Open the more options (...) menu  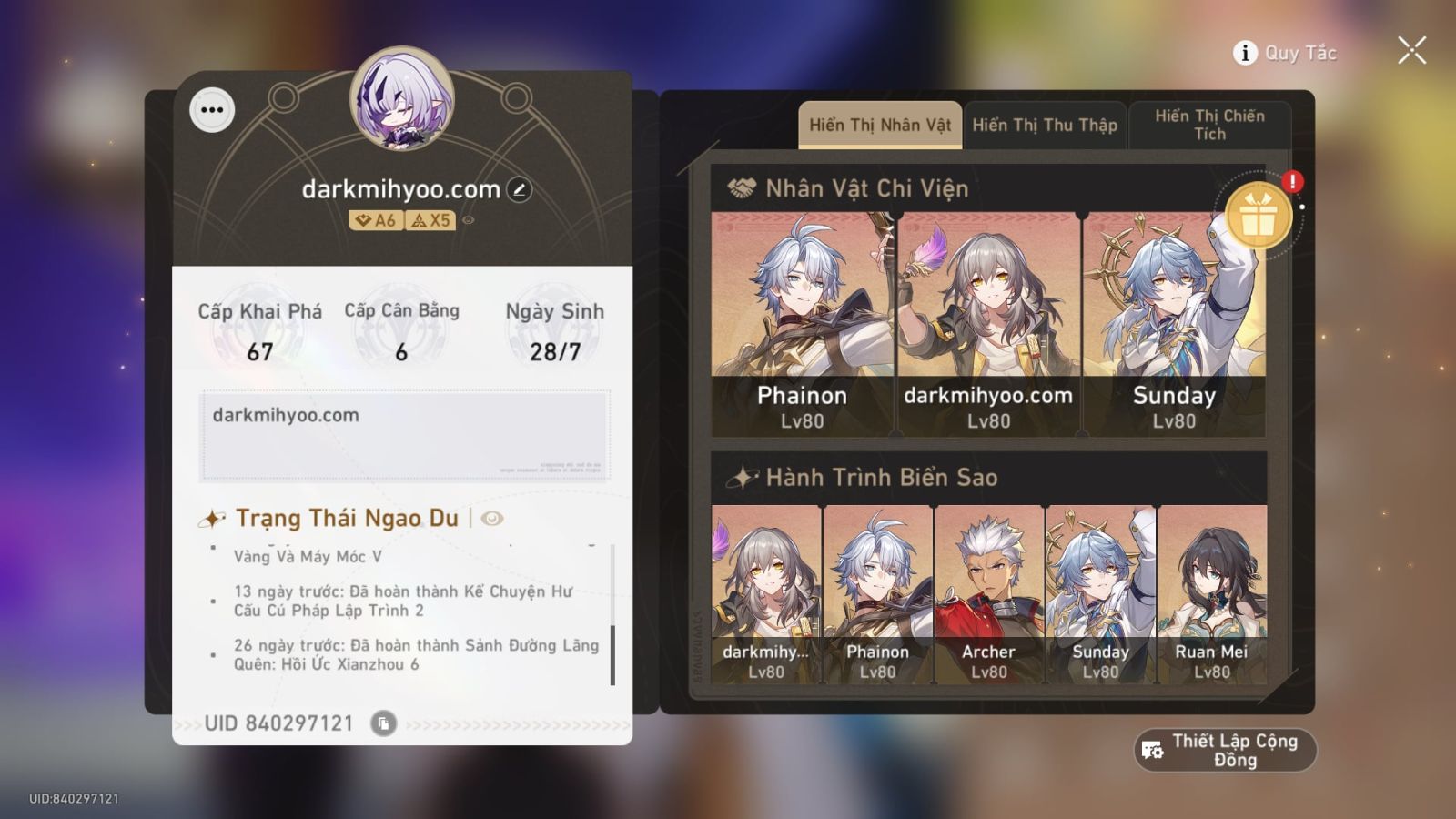pyautogui.click(x=212, y=110)
